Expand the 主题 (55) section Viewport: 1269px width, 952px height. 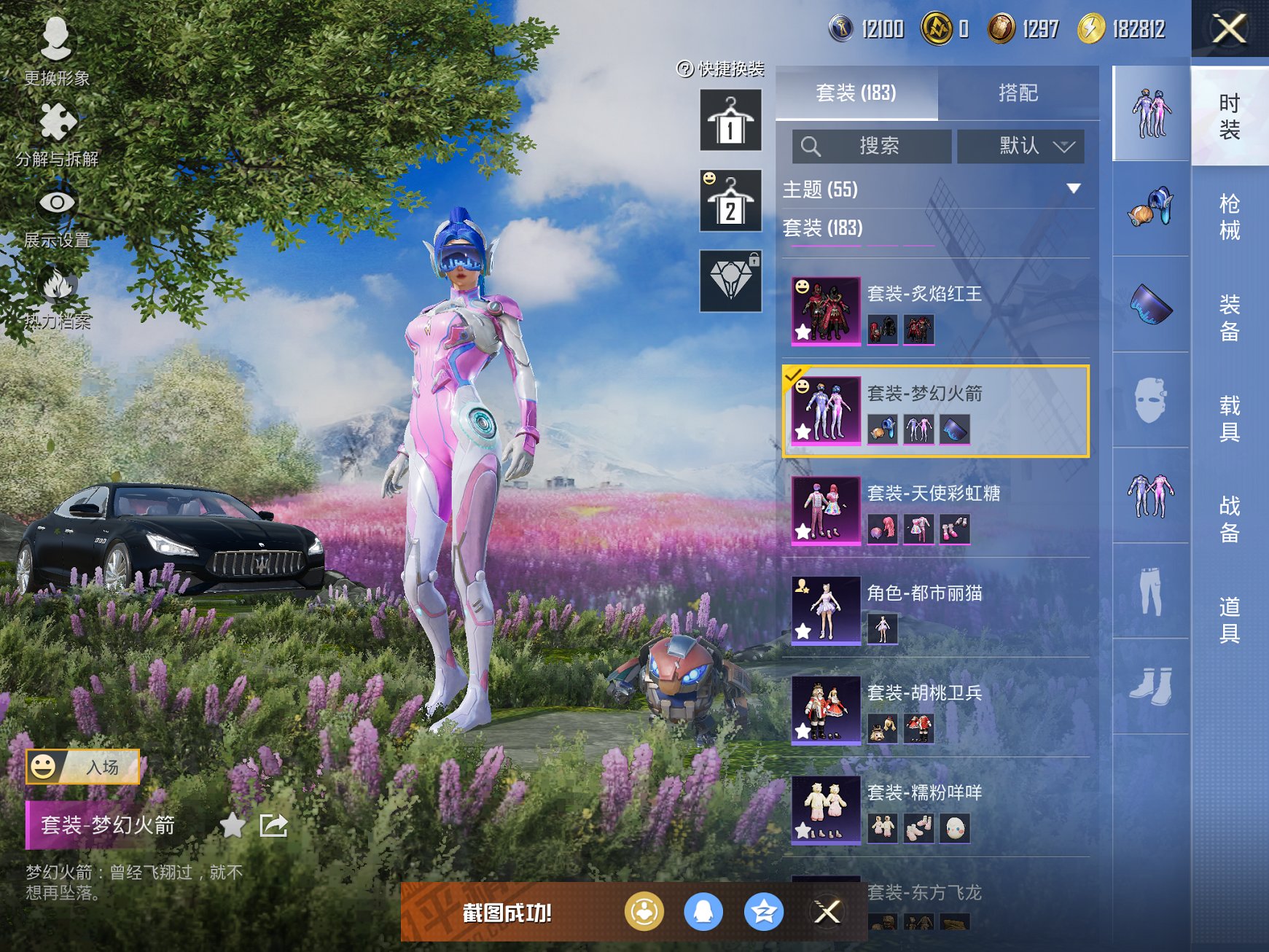click(1073, 189)
